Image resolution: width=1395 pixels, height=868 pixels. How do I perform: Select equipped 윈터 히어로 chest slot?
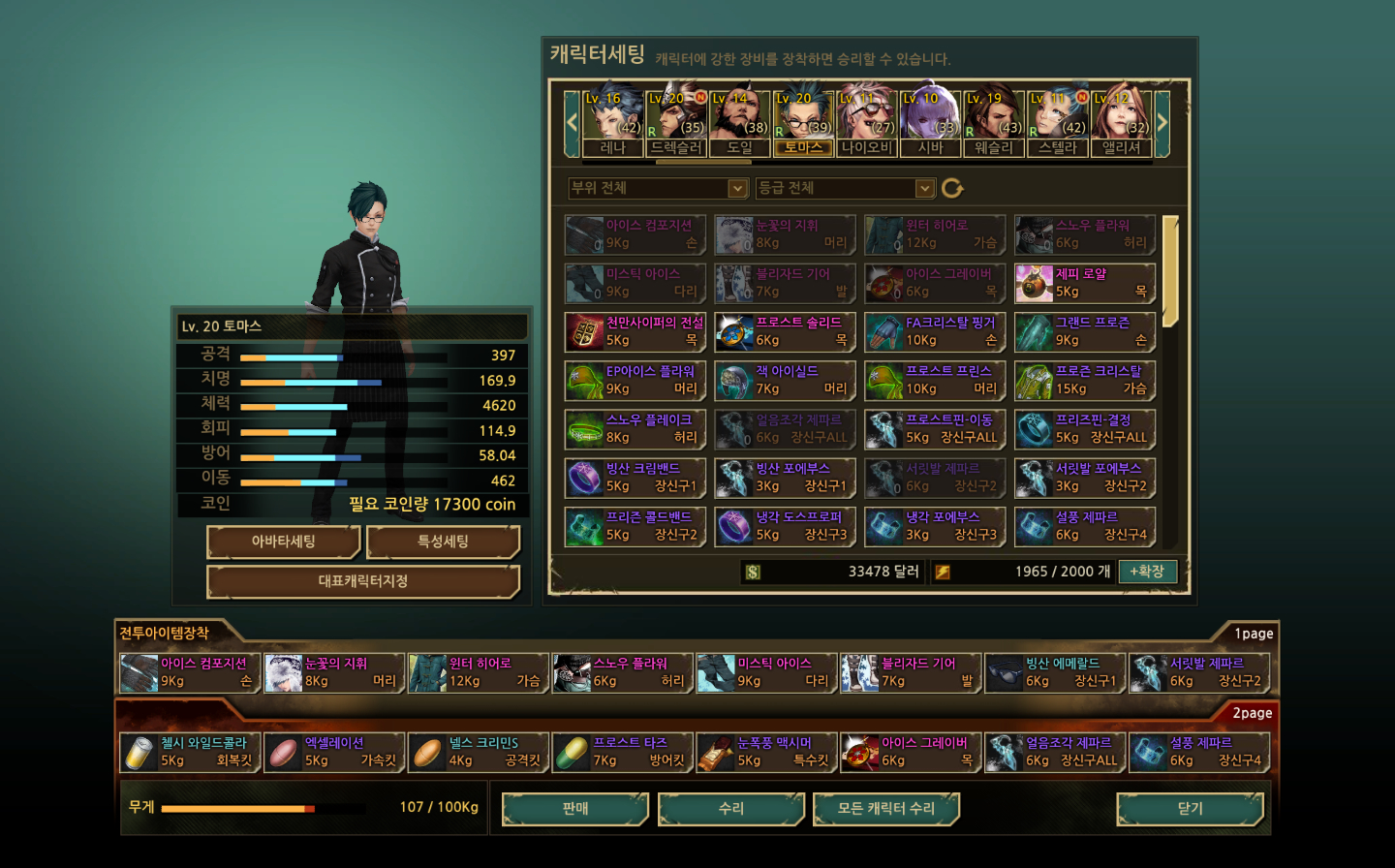(479, 672)
